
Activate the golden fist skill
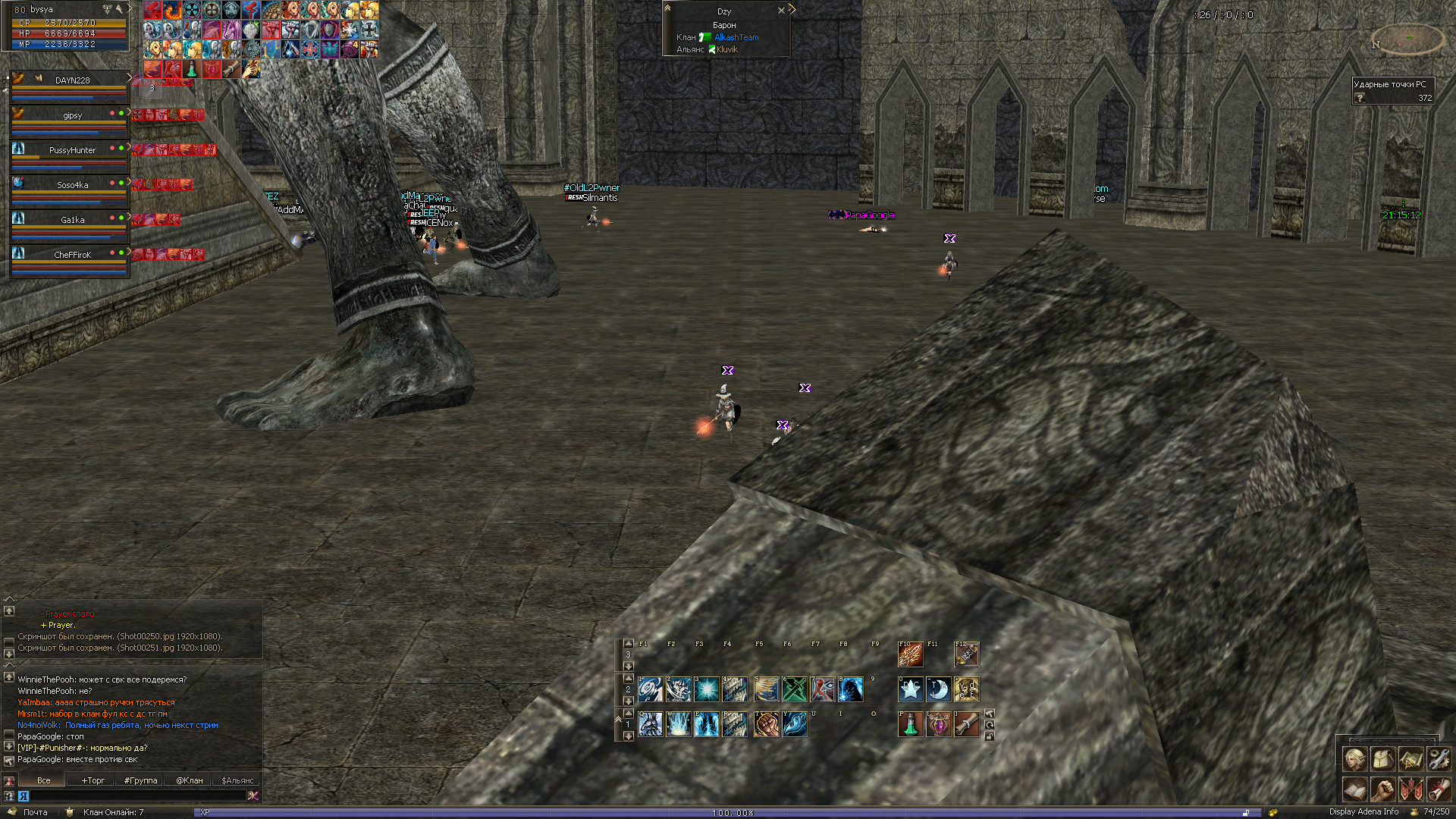[766, 724]
